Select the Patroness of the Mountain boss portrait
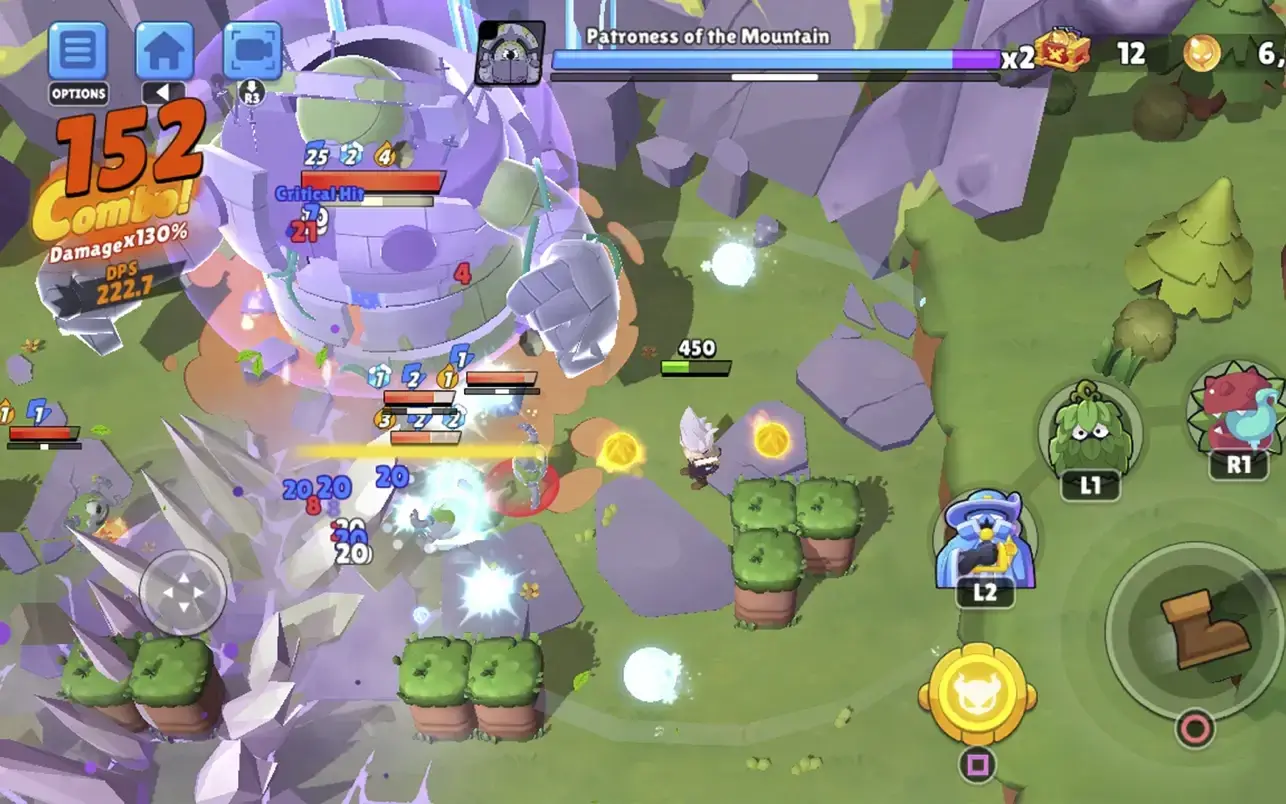The width and height of the screenshot is (1286, 804). tap(510, 53)
